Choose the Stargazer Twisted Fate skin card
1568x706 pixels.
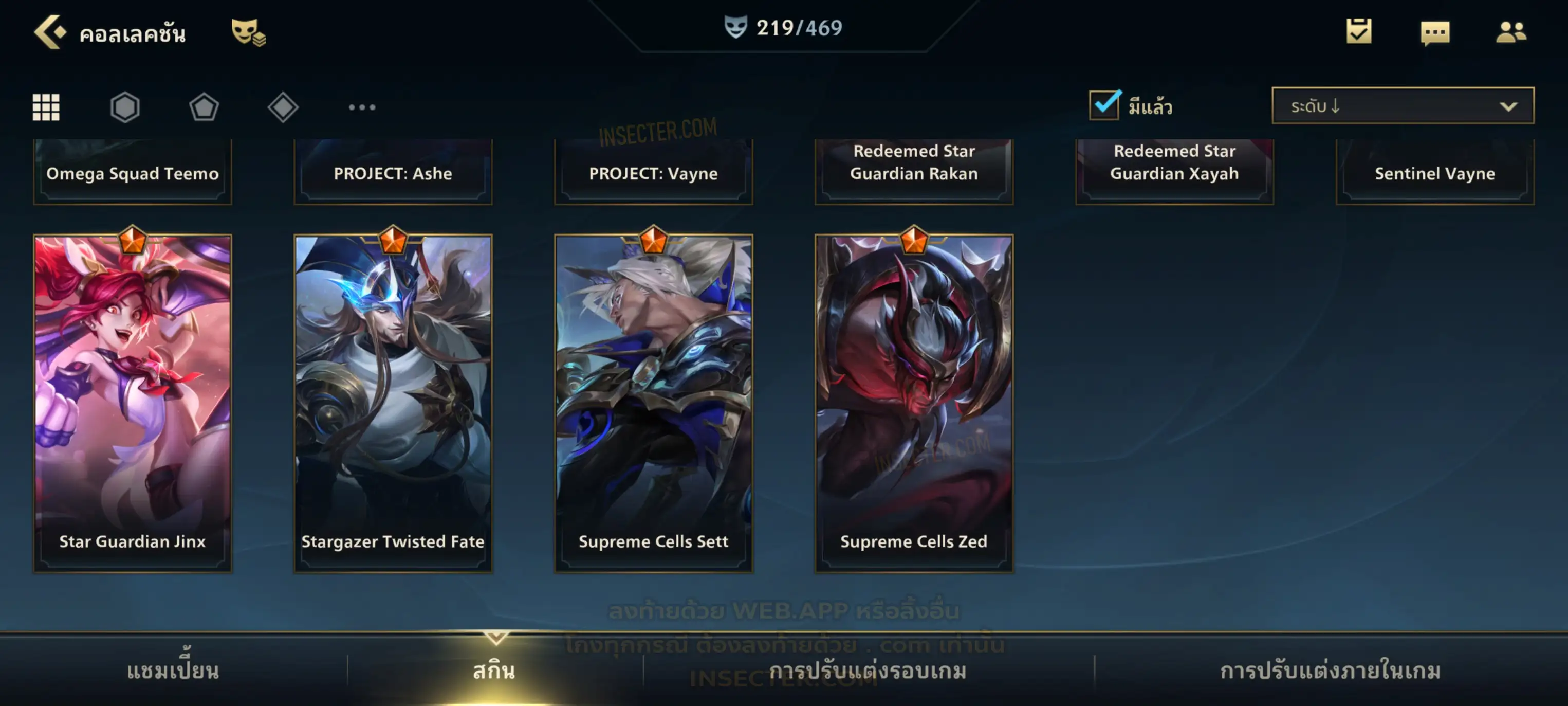click(x=393, y=402)
